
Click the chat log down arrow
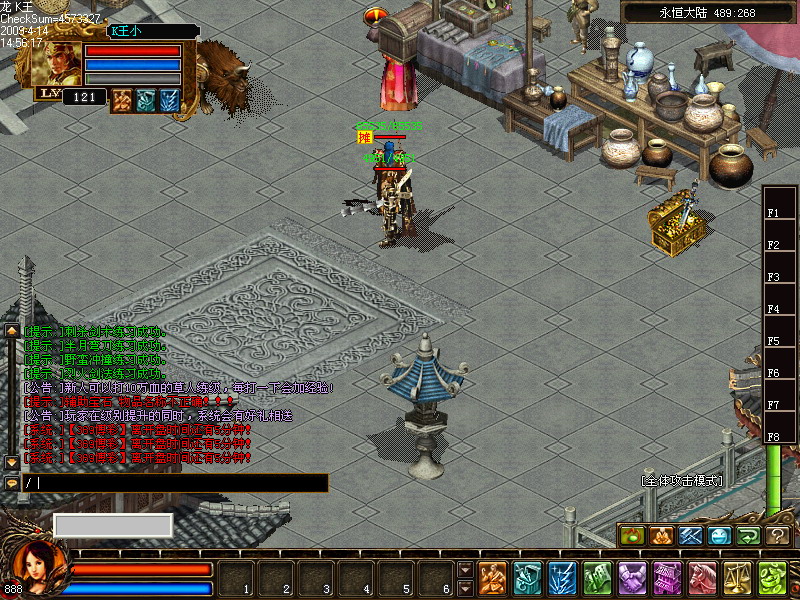click(x=12, y=462)
